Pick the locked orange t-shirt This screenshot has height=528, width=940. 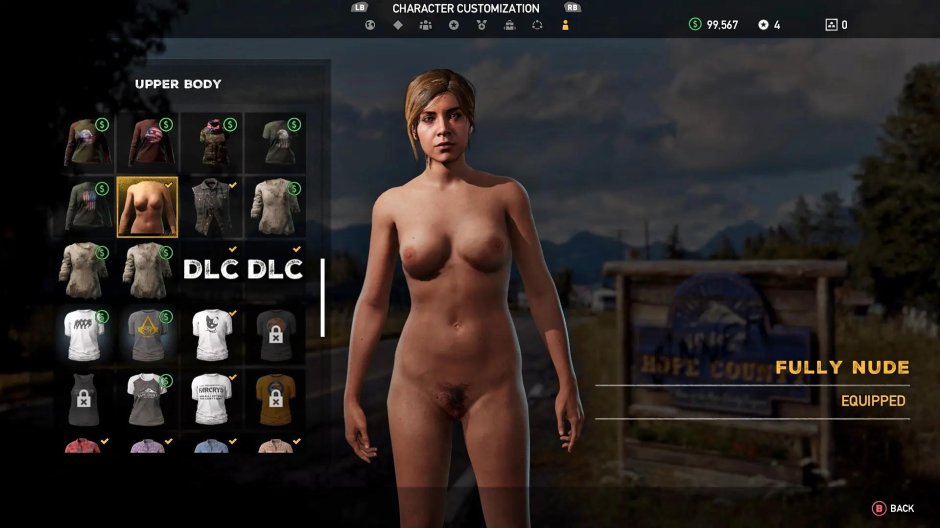click(x=275, y=398)
